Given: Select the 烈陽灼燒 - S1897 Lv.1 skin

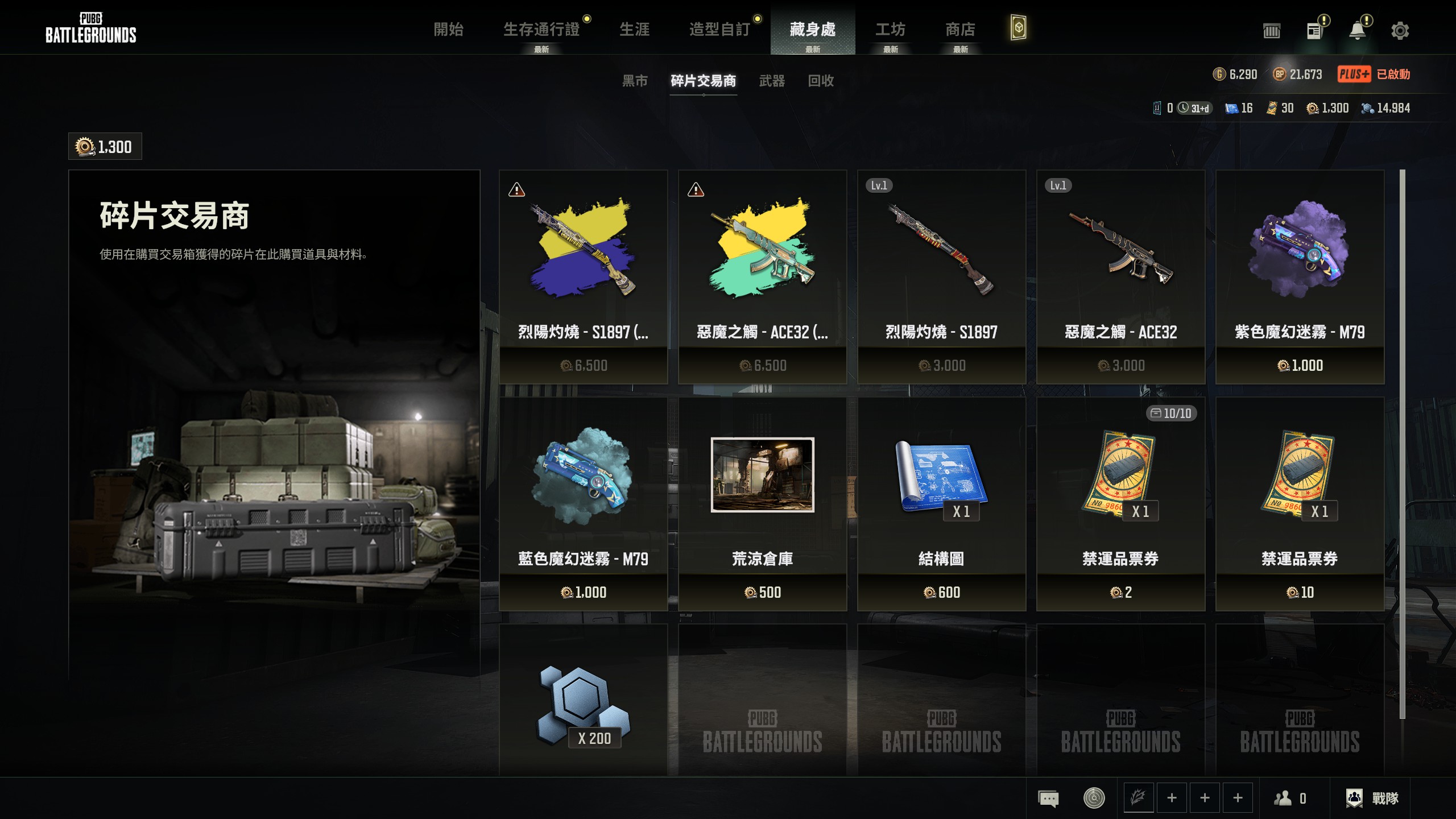Looking at the screenshot, I should click(941, 276).
